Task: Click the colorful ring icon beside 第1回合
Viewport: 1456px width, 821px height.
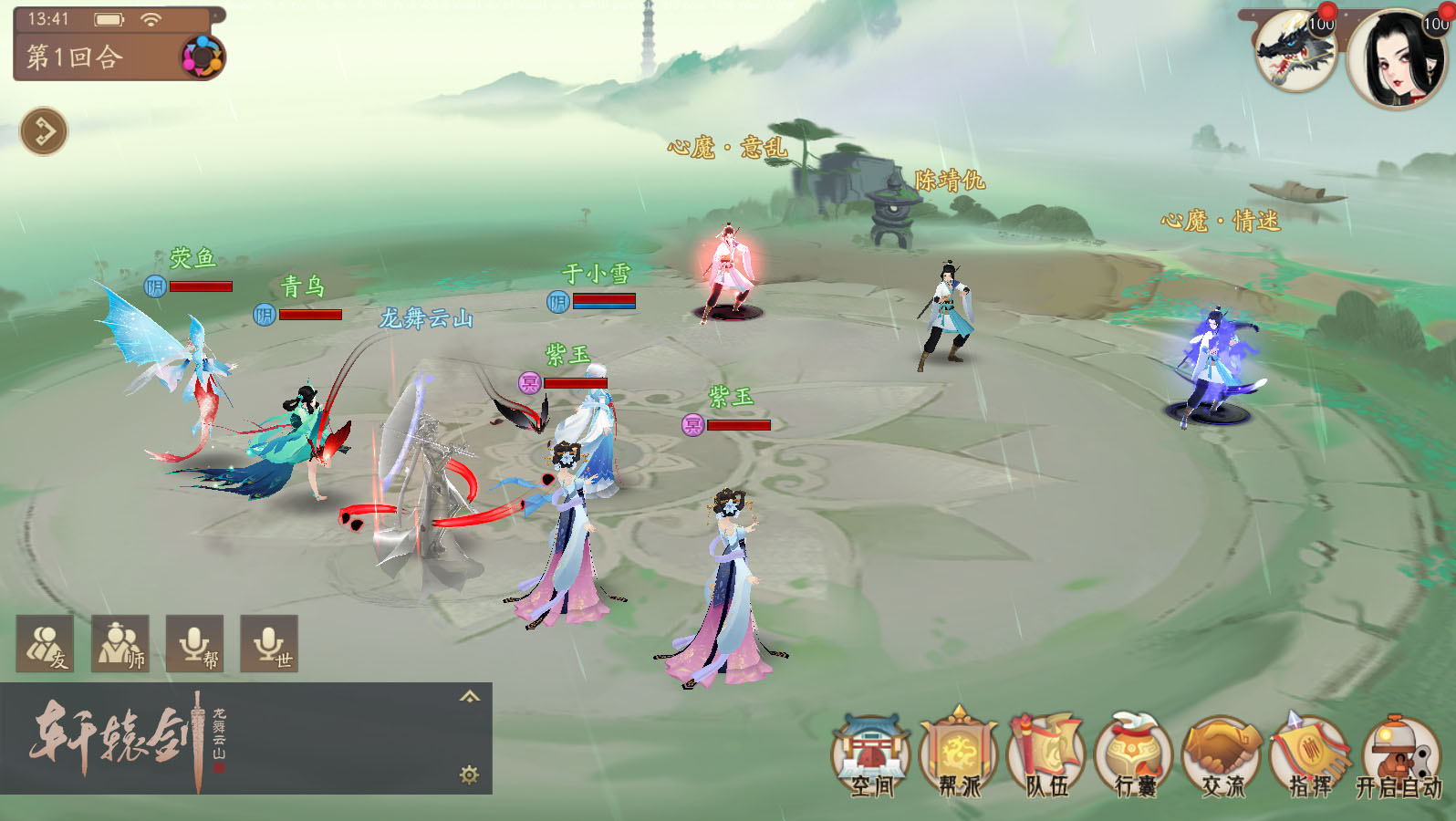Action: (202, 57)
